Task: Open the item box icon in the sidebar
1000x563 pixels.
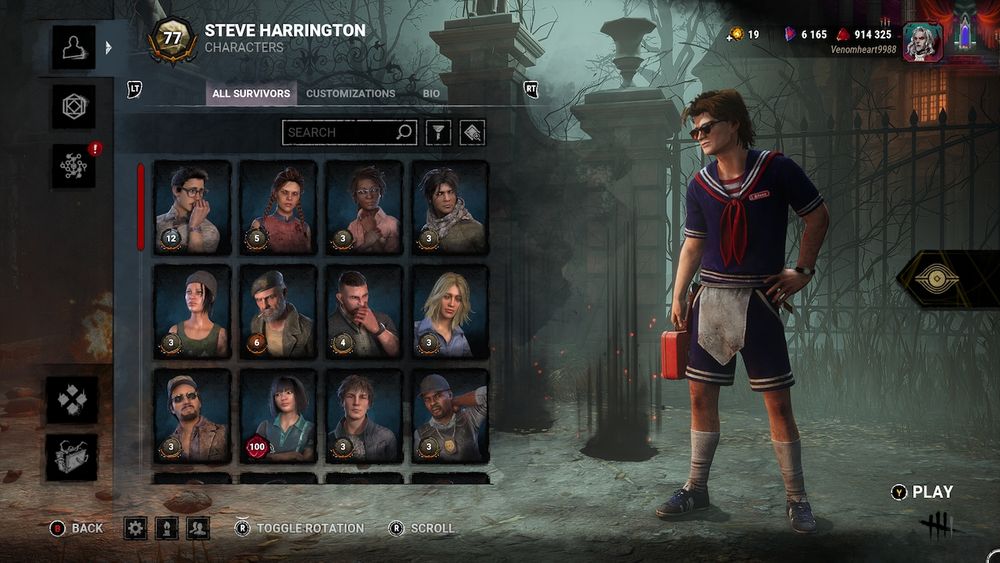Action: (73, 458)
